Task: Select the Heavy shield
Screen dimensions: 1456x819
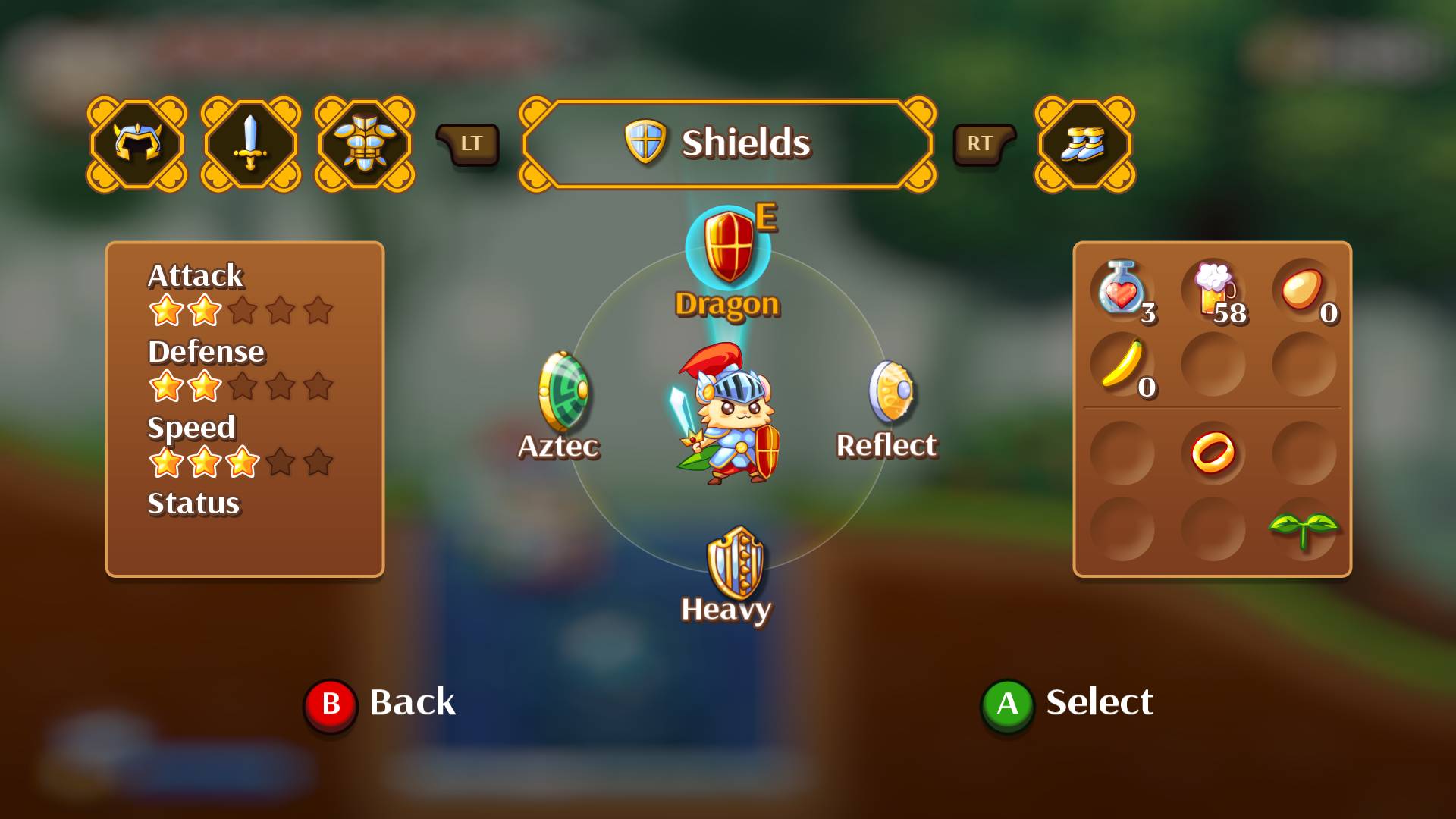Action: [734, 562]
